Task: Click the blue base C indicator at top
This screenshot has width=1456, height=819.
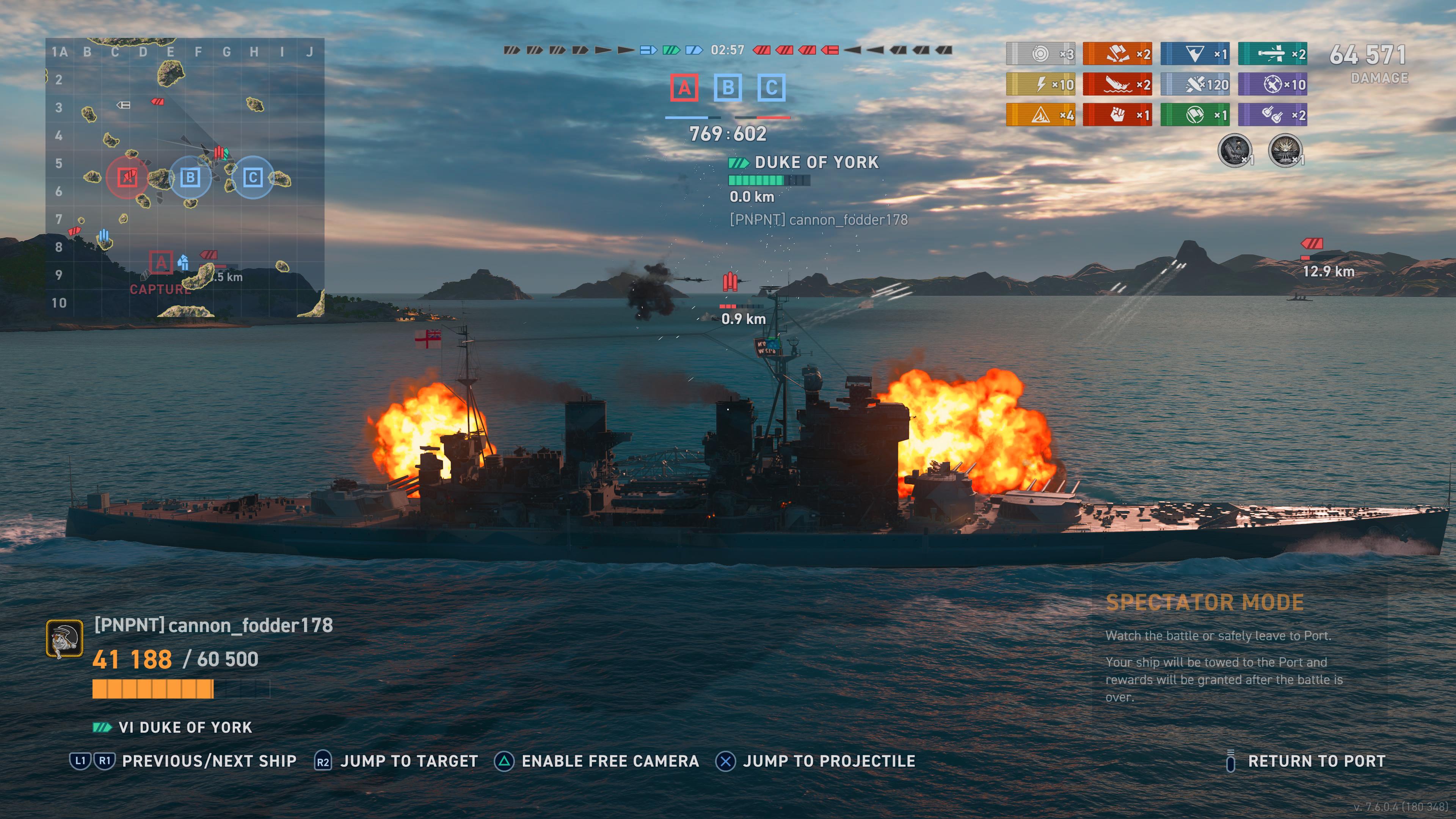Action: pyautogui.click(x=771, y=88)
